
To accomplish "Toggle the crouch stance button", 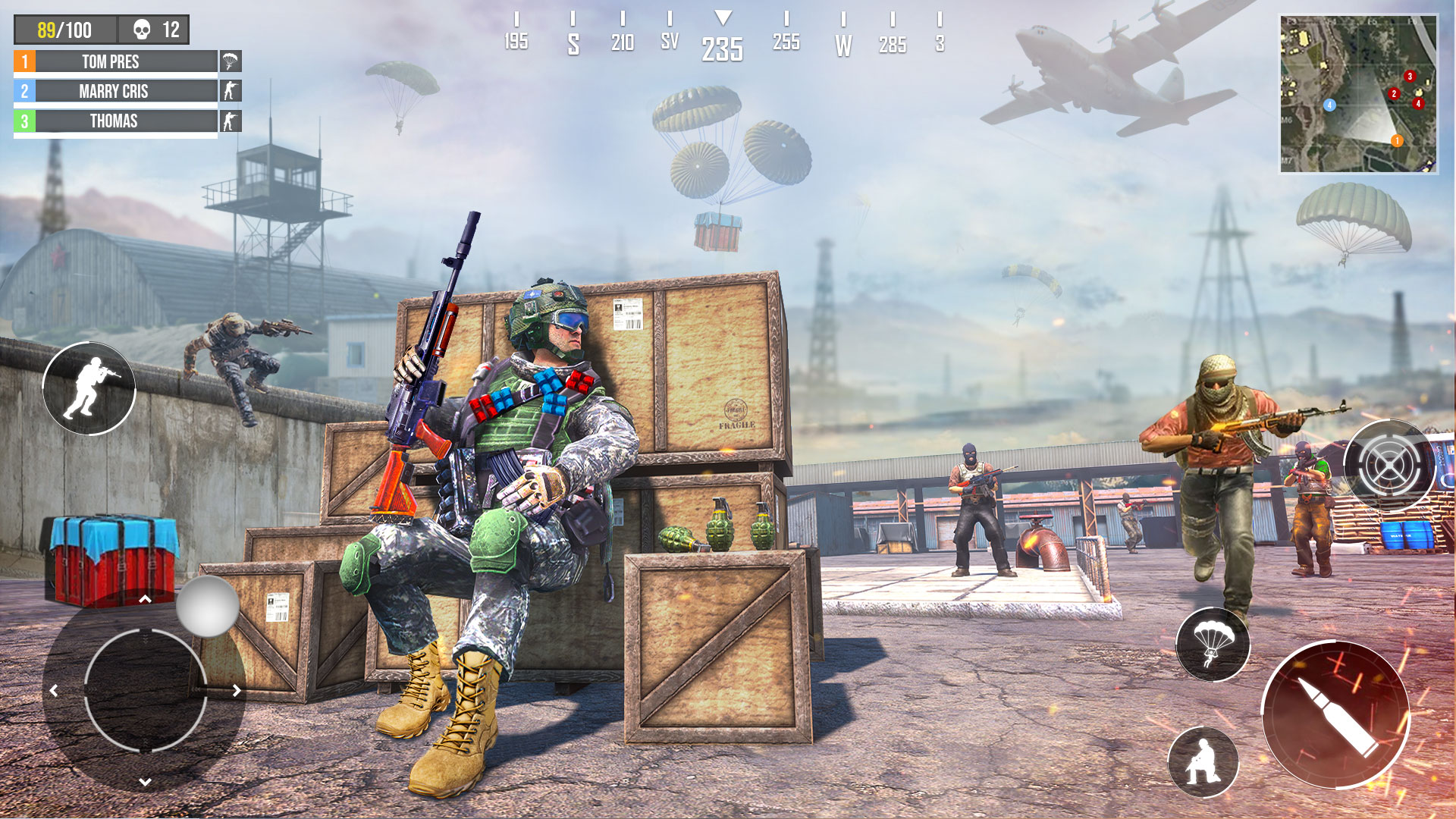I will coord(1203,761).
